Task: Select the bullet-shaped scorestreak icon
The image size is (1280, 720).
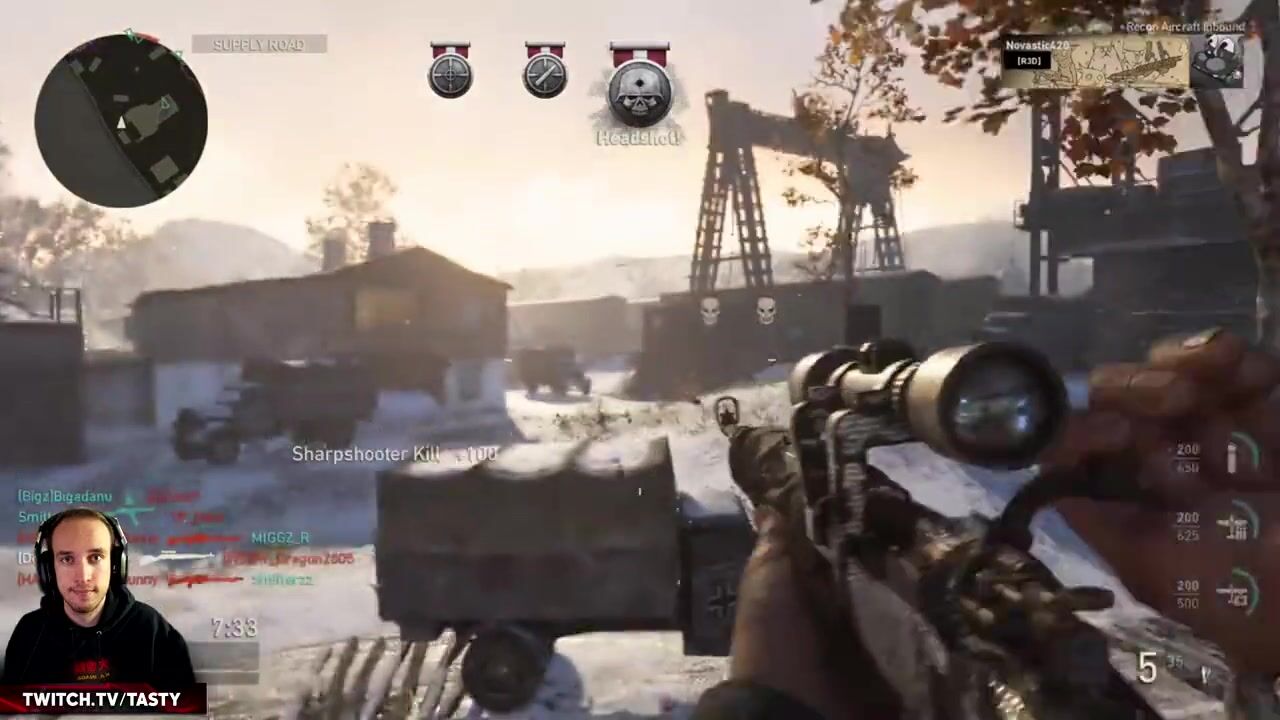Action: point(1234,457)
